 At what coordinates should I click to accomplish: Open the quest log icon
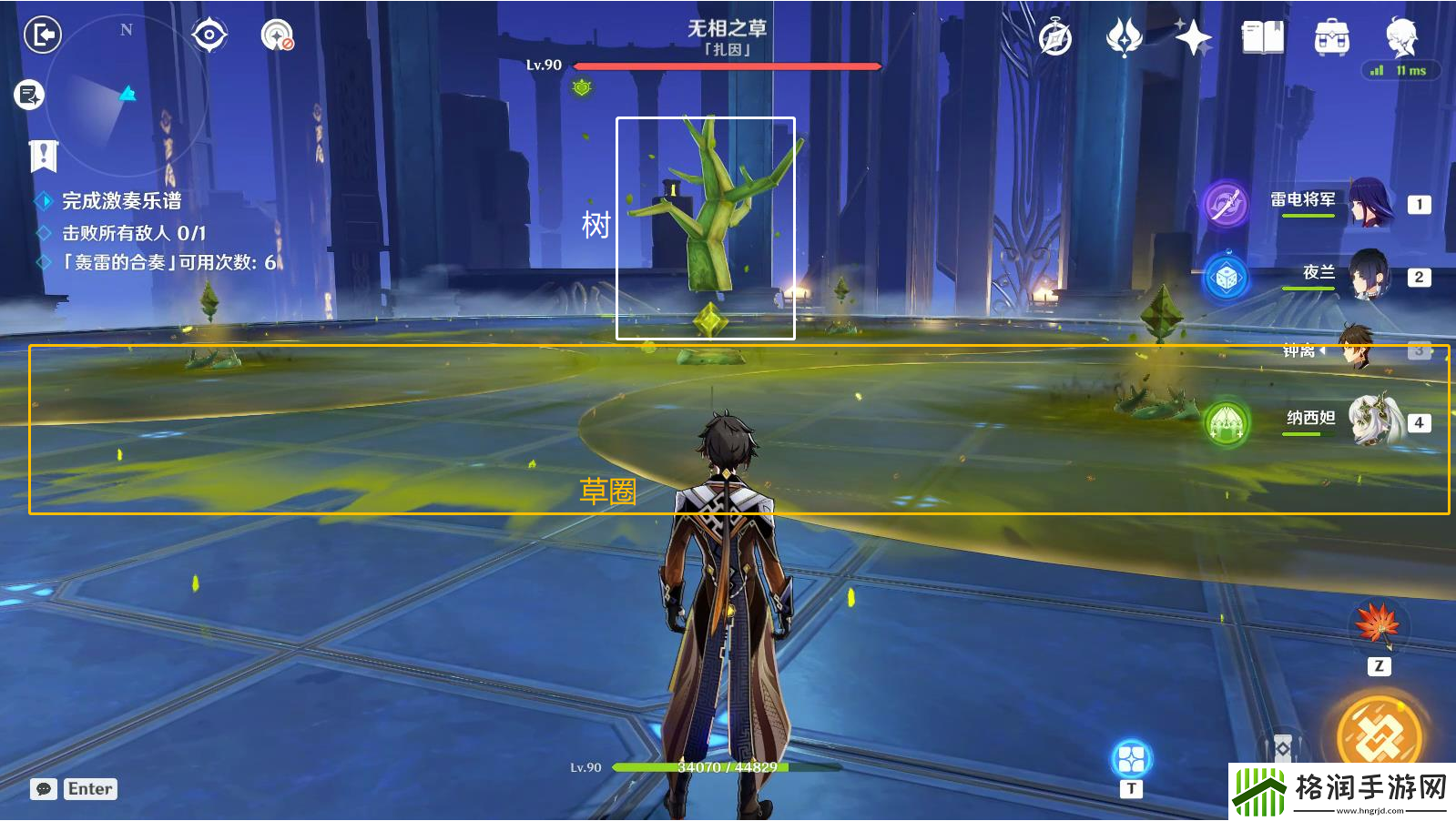29,95
